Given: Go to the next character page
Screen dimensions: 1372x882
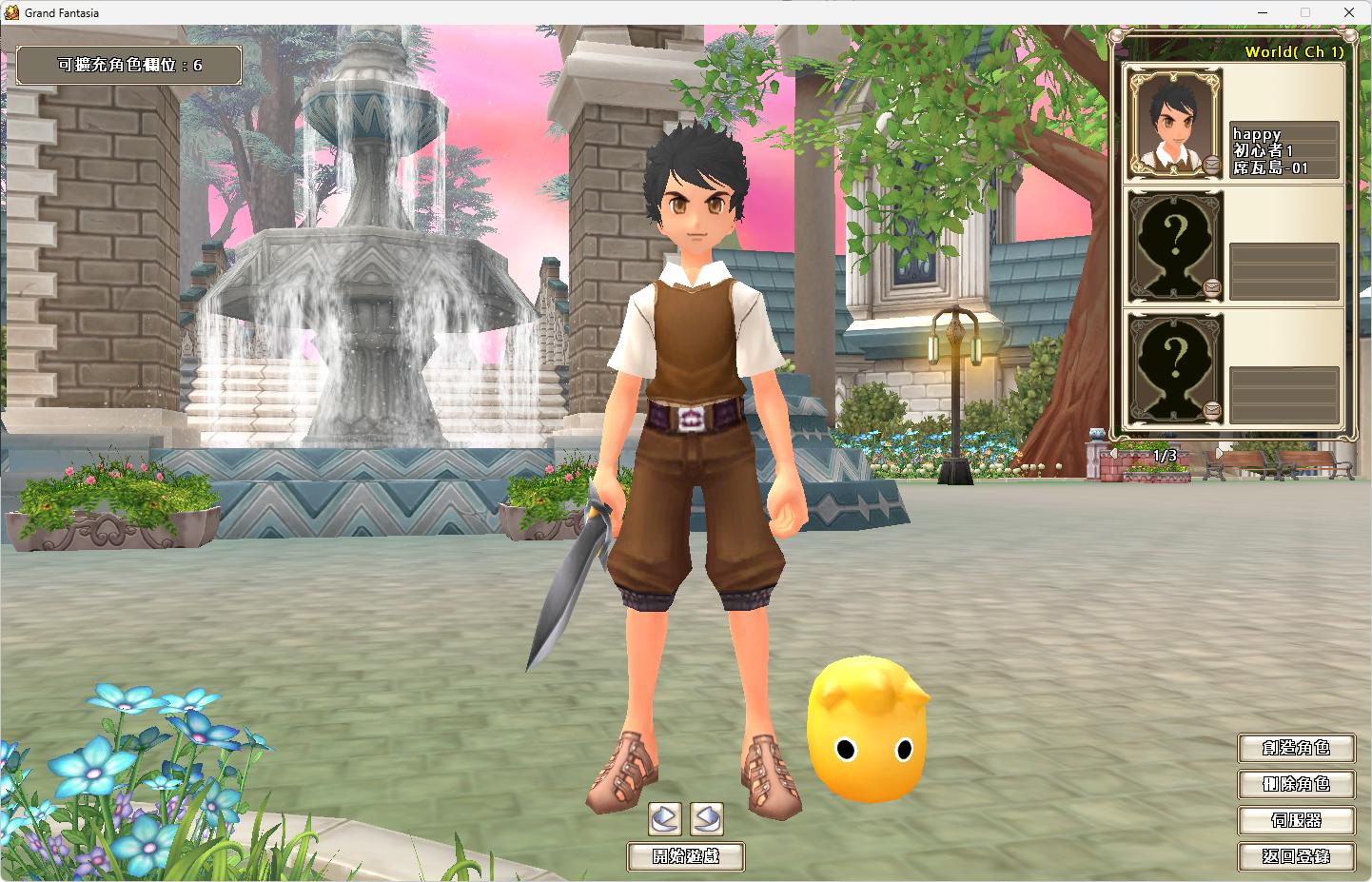Looking at the screenshot, I should (1220, 455).
